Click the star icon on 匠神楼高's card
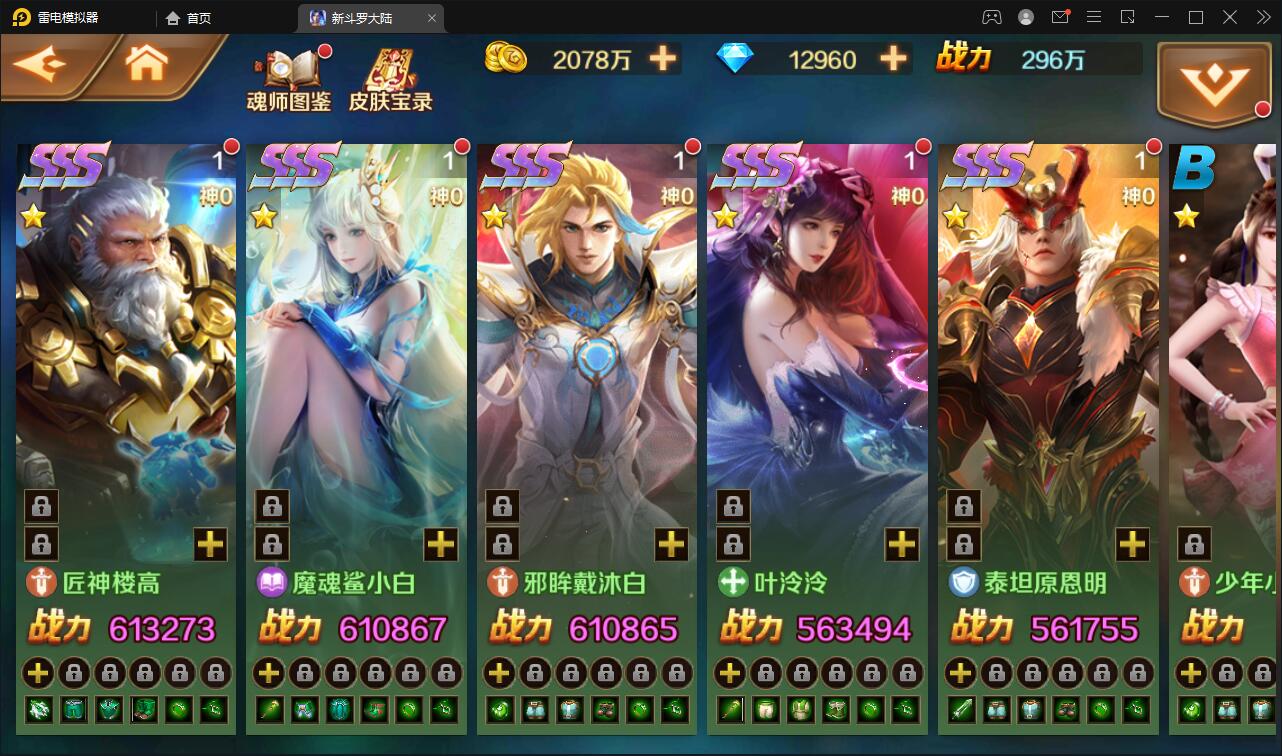The width and height of the screenshot is (1282, 756). point(36,215)
